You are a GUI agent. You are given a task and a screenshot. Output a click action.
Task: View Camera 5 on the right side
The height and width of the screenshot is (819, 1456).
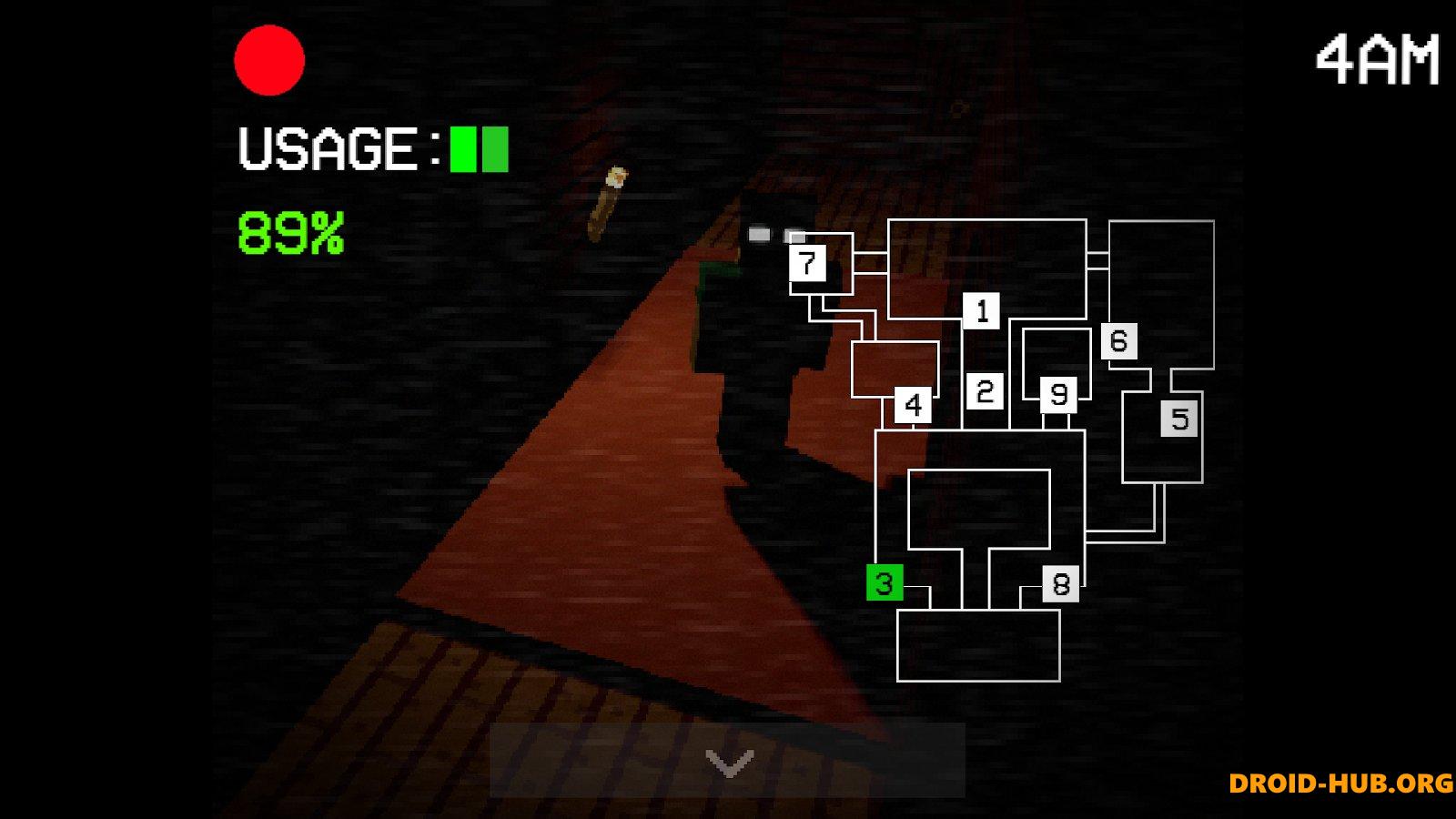pyautogui.click(x=1178, y=419)
